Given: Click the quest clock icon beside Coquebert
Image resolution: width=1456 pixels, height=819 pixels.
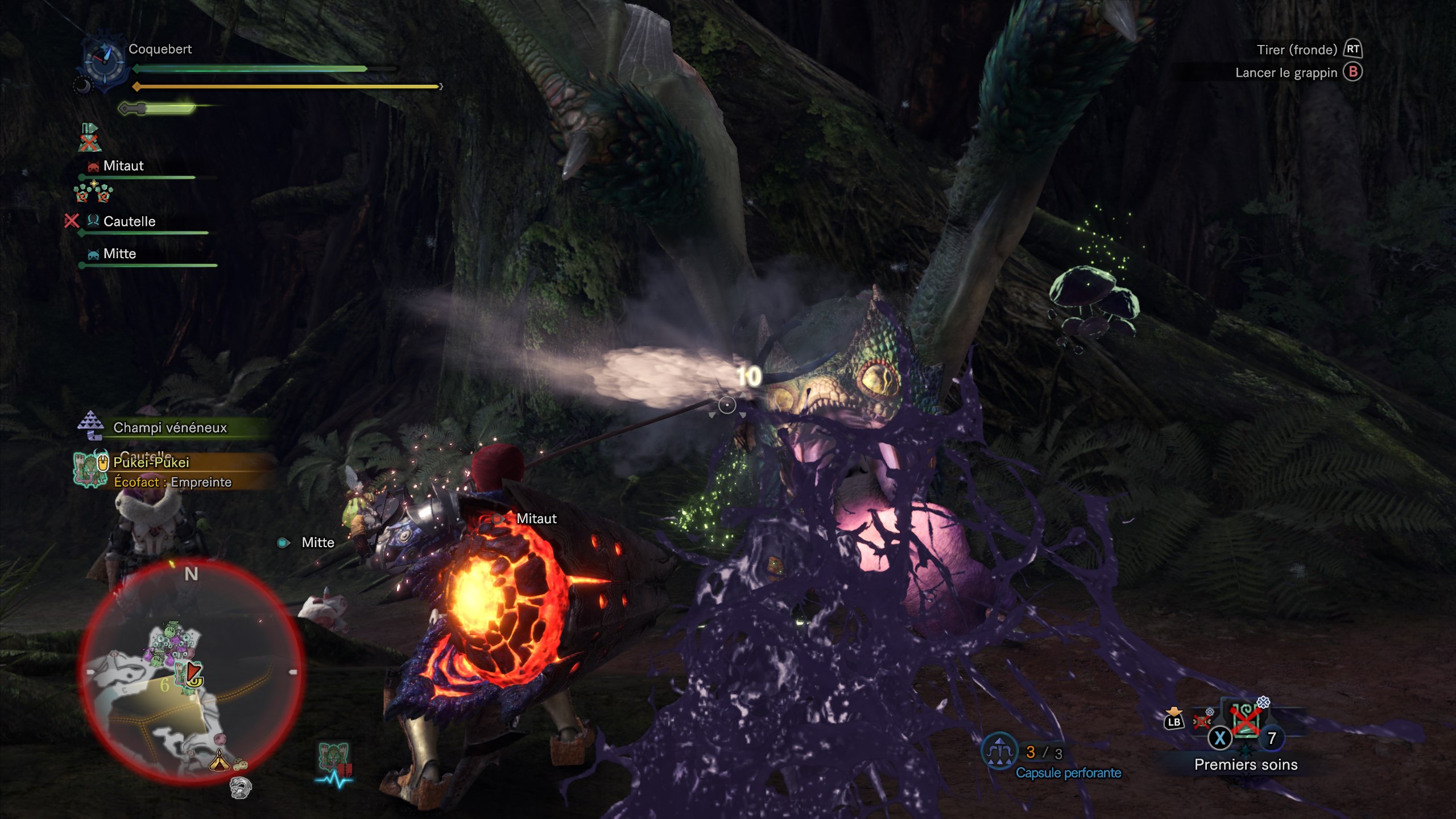Looking at the screenshot, I should pyautogui.click(x=104, y=61).
